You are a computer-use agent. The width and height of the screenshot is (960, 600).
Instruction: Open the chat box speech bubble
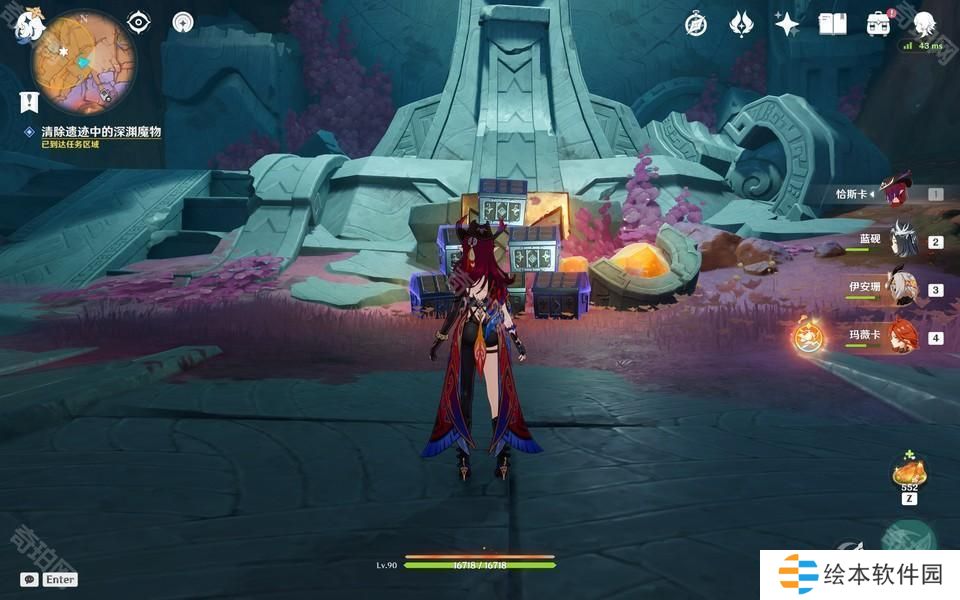pos(30,579)
